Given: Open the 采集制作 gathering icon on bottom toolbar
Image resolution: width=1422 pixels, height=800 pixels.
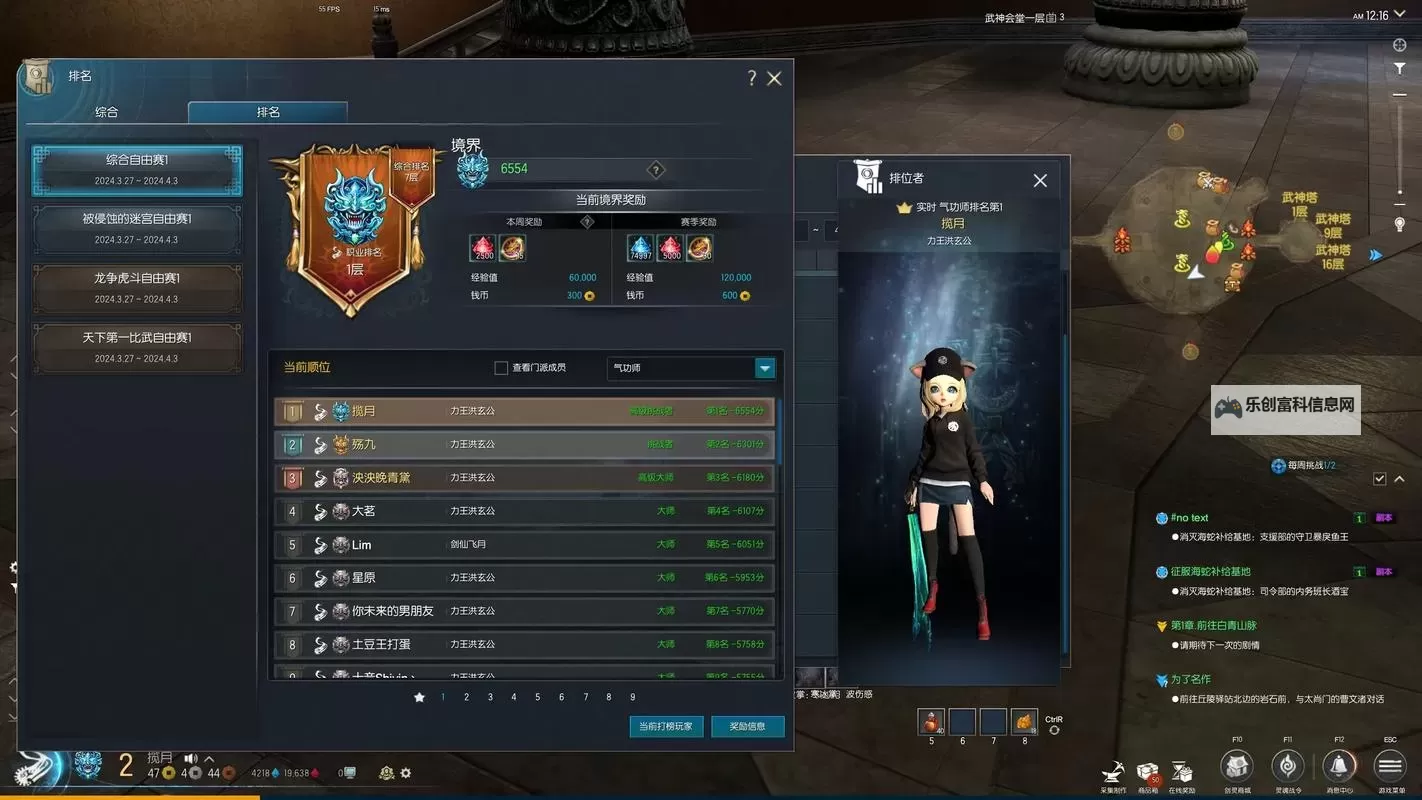Looking at the screenshot, I should tap(1113, 770).
